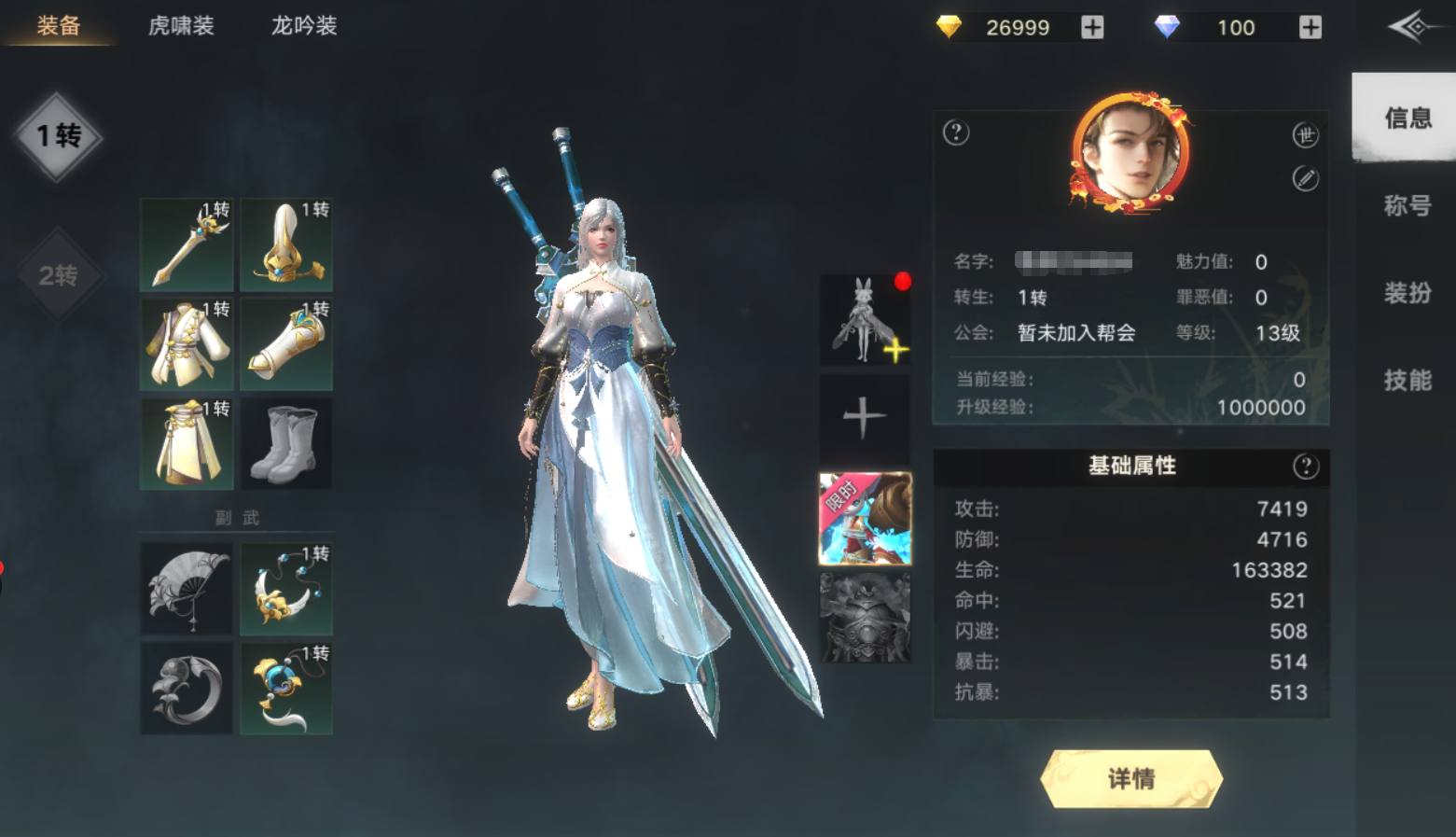Open the 1转 hat equipment slot
This screenshot has height=837, width=1456.
(x=286, y=244)
